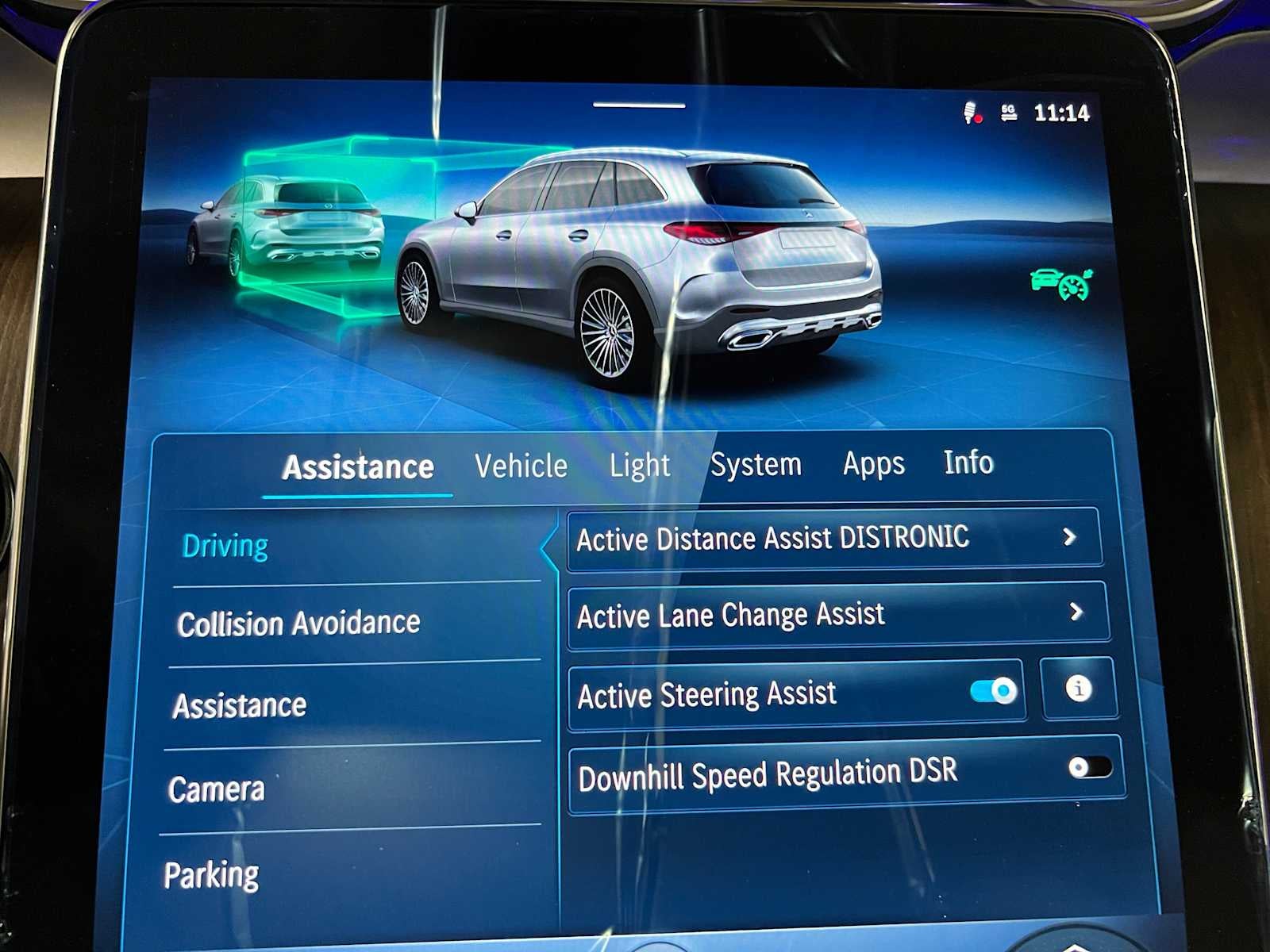Tap the Camera settings entry
Screen dimensions: 1270x952
coord(215,789)
